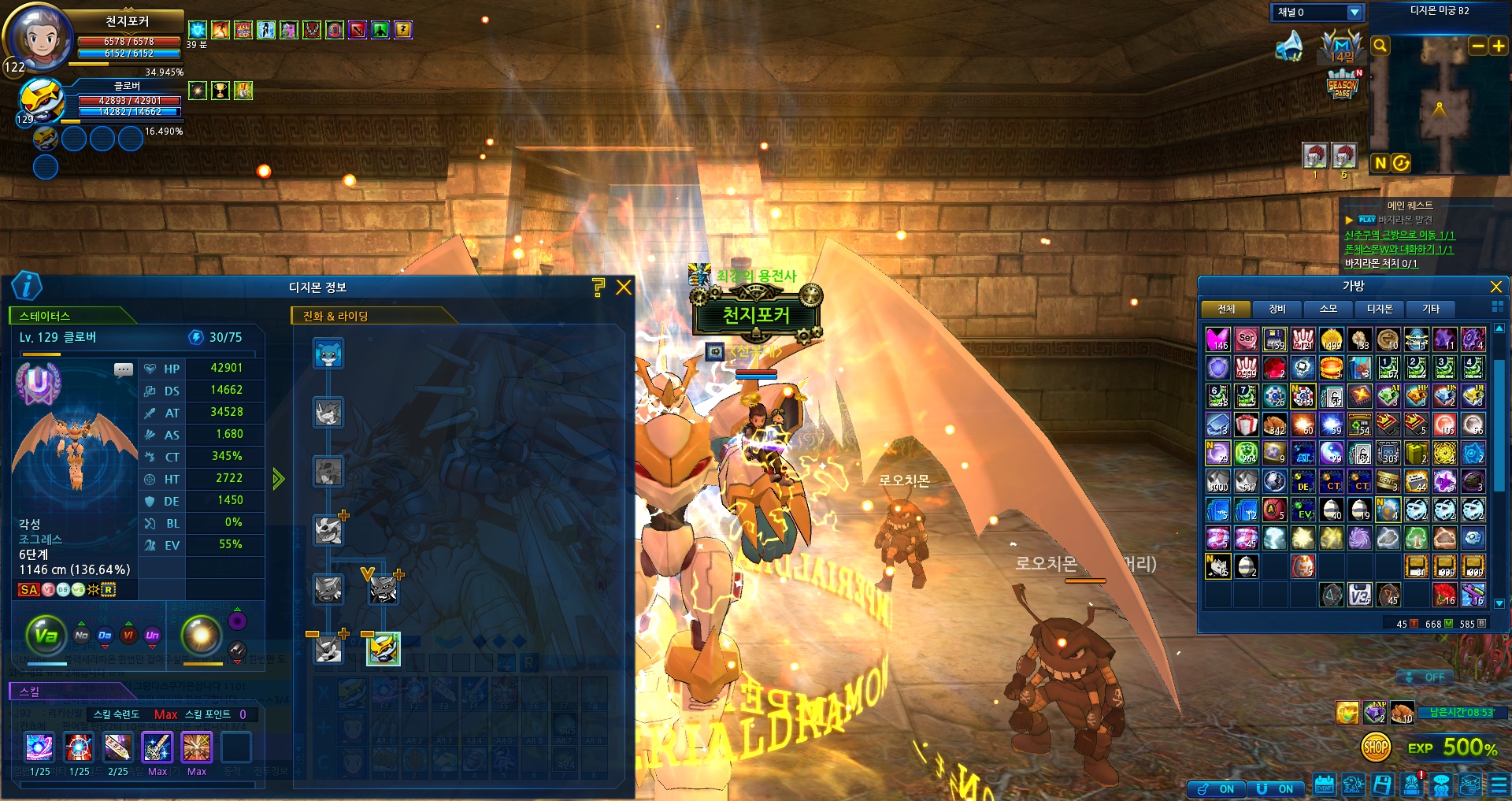Open the Season Pass icon
Image resolution: width=1512 pixels, height=801 pixels.
1342,85
